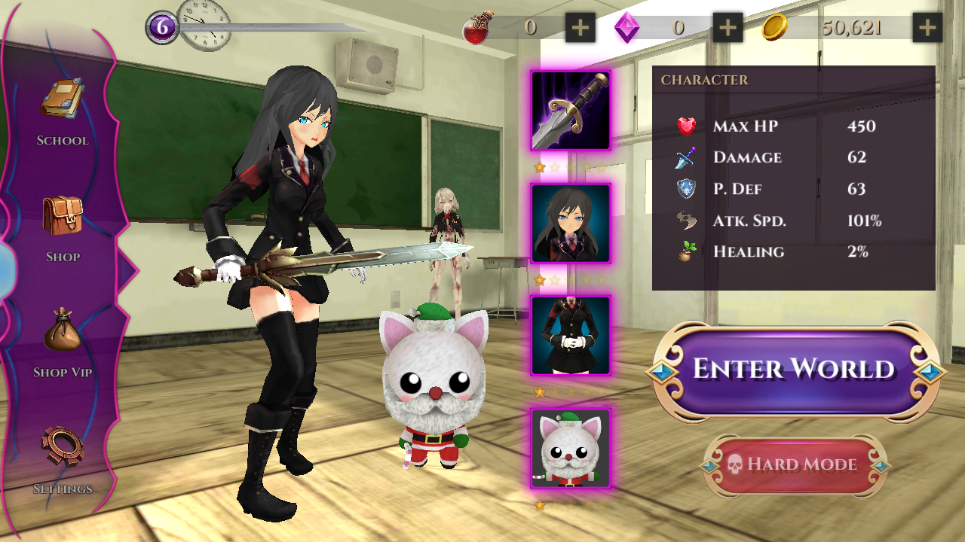Select the dark-haired girl character slot
Image resolution: width=965 pixels, height=542 pixels.
click(571, 223)
